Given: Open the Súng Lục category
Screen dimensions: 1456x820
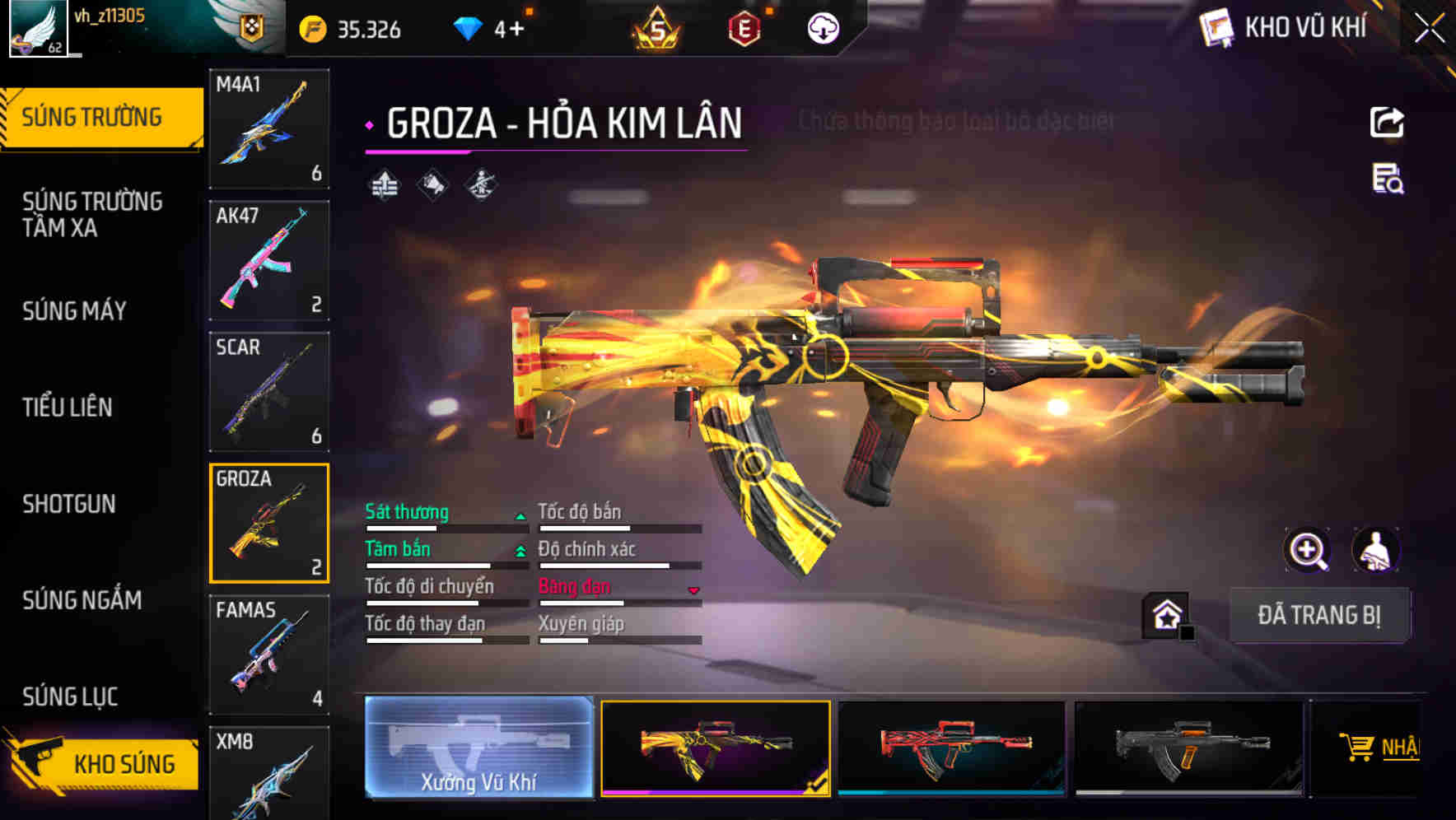Looking at the screenshot, I should (x=70, y=697).
